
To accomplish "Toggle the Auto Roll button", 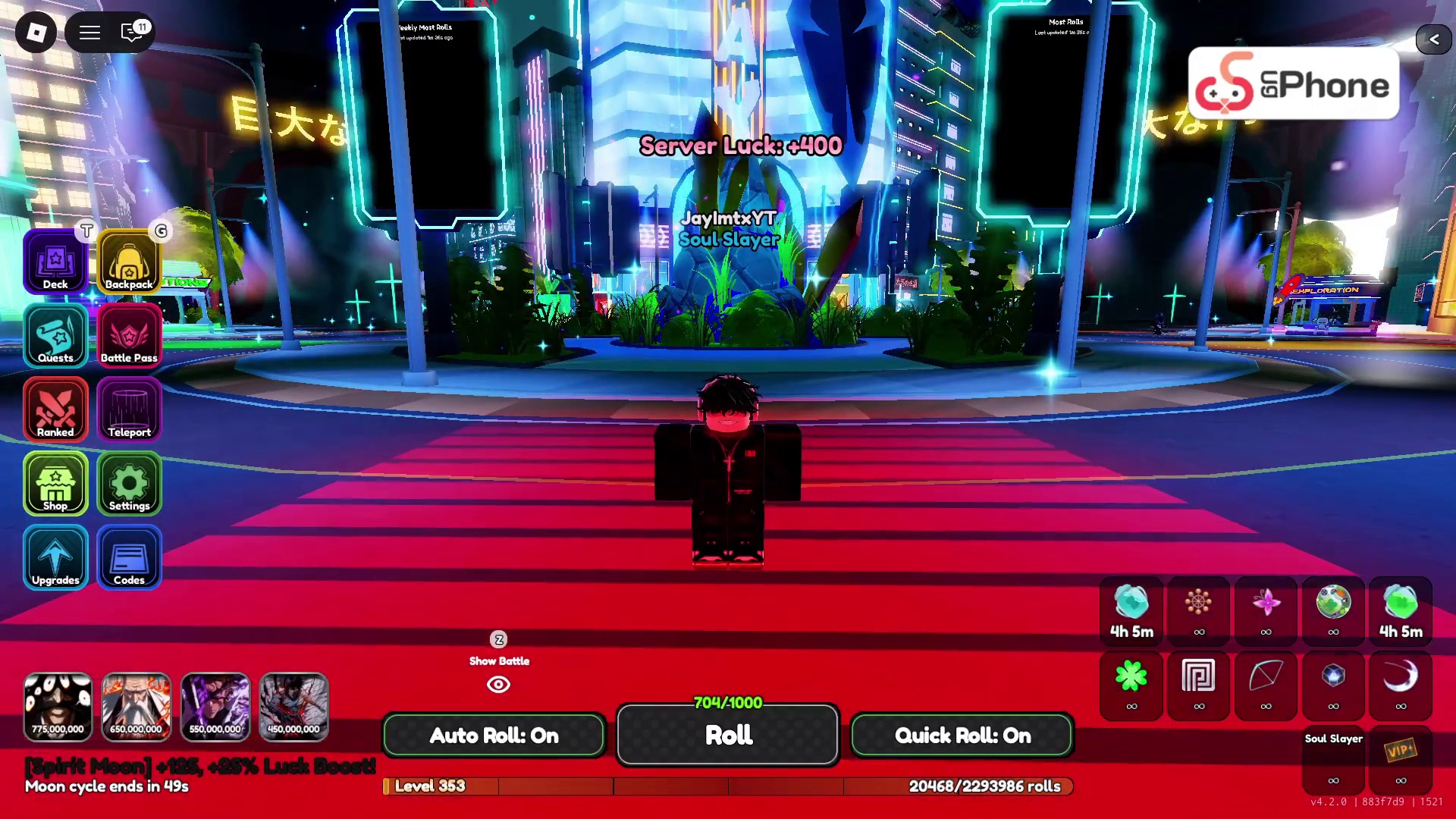I will 494,735.
